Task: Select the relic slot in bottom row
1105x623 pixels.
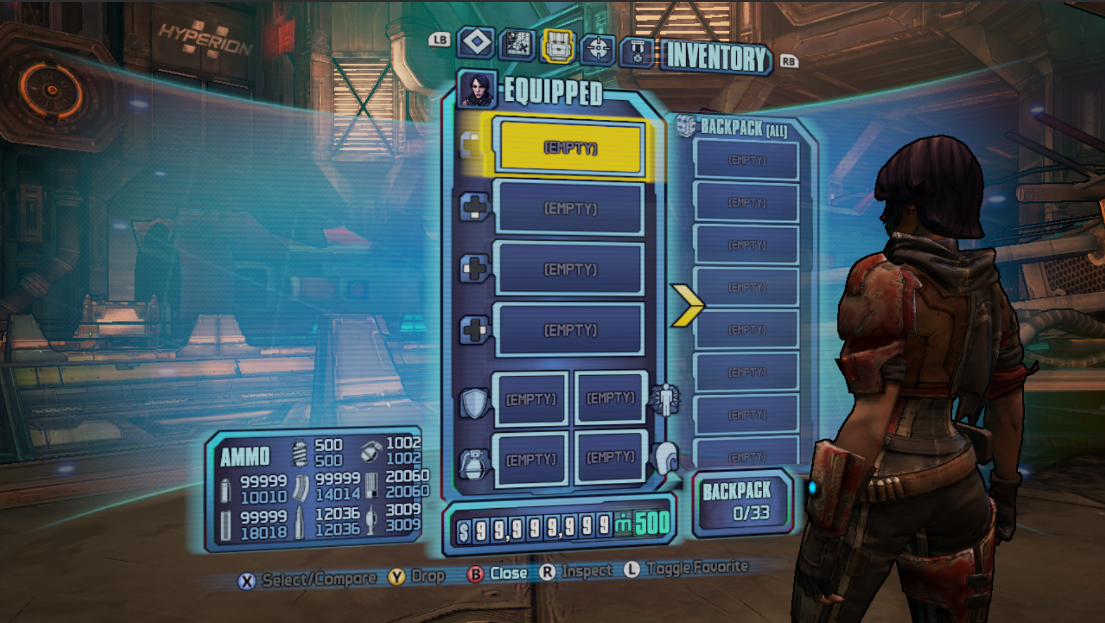Action: 611,457
